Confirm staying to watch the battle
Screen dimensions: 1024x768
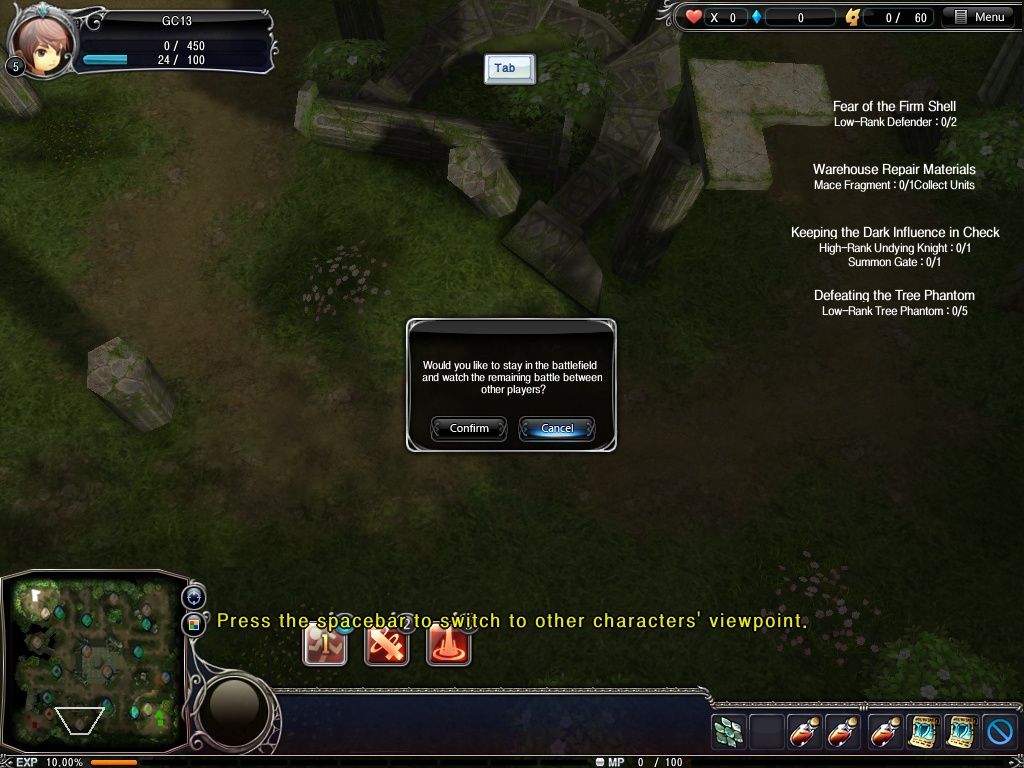(x=469, y=429)
